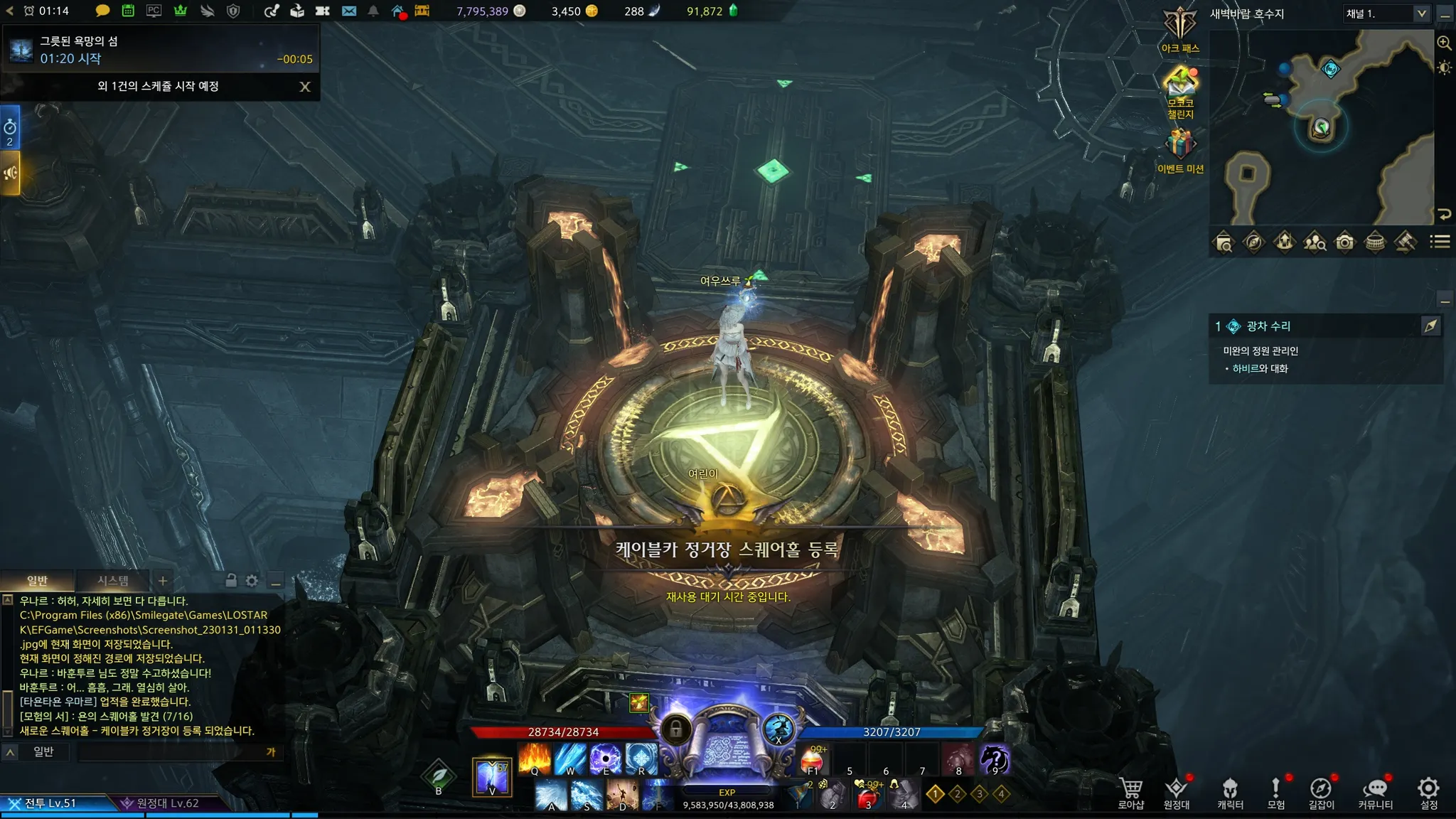
Task: Close the schedule notification banner
Action: 305,87
